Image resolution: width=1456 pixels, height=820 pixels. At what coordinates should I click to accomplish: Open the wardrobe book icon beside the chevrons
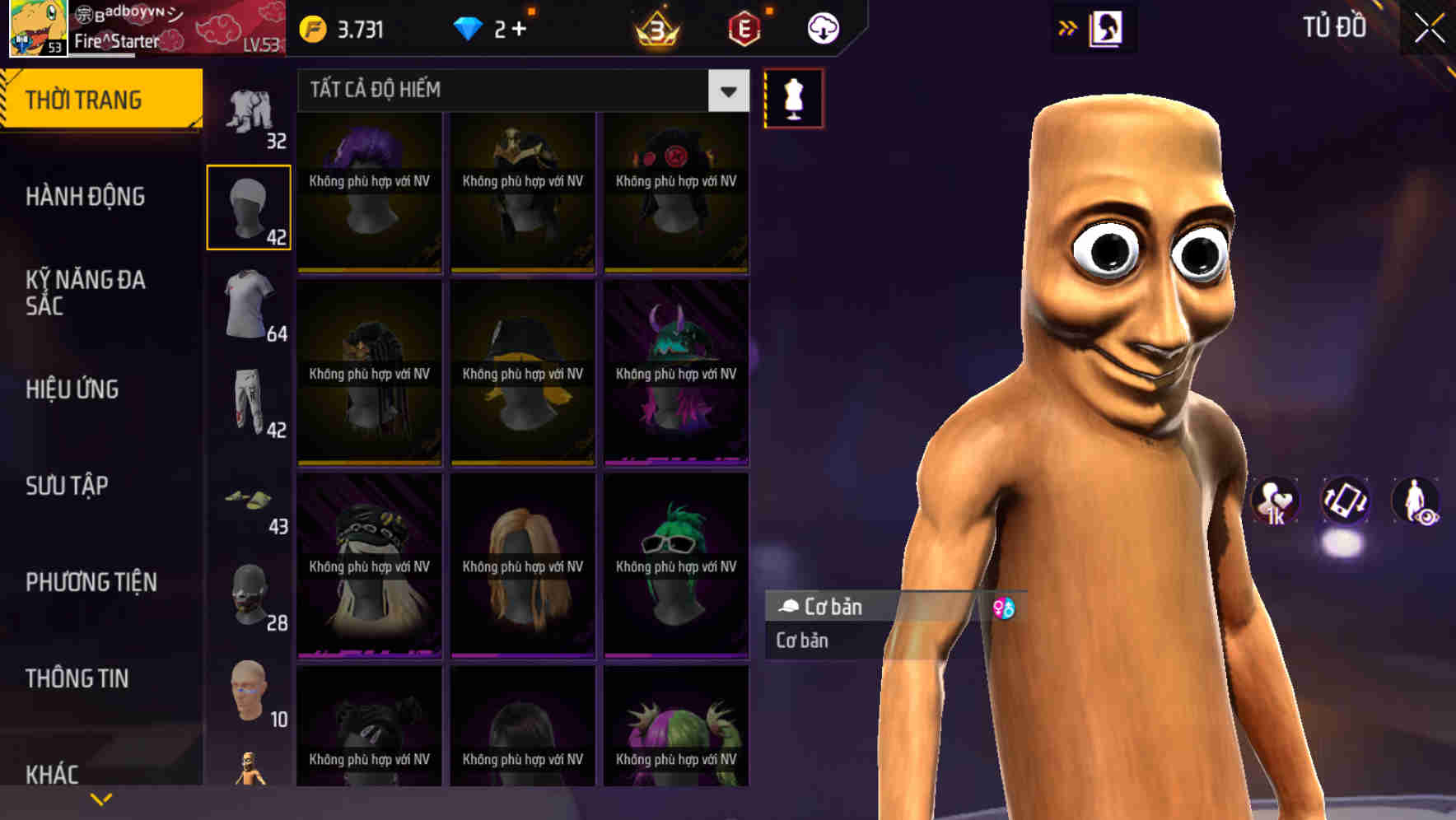click(1104, 27)
